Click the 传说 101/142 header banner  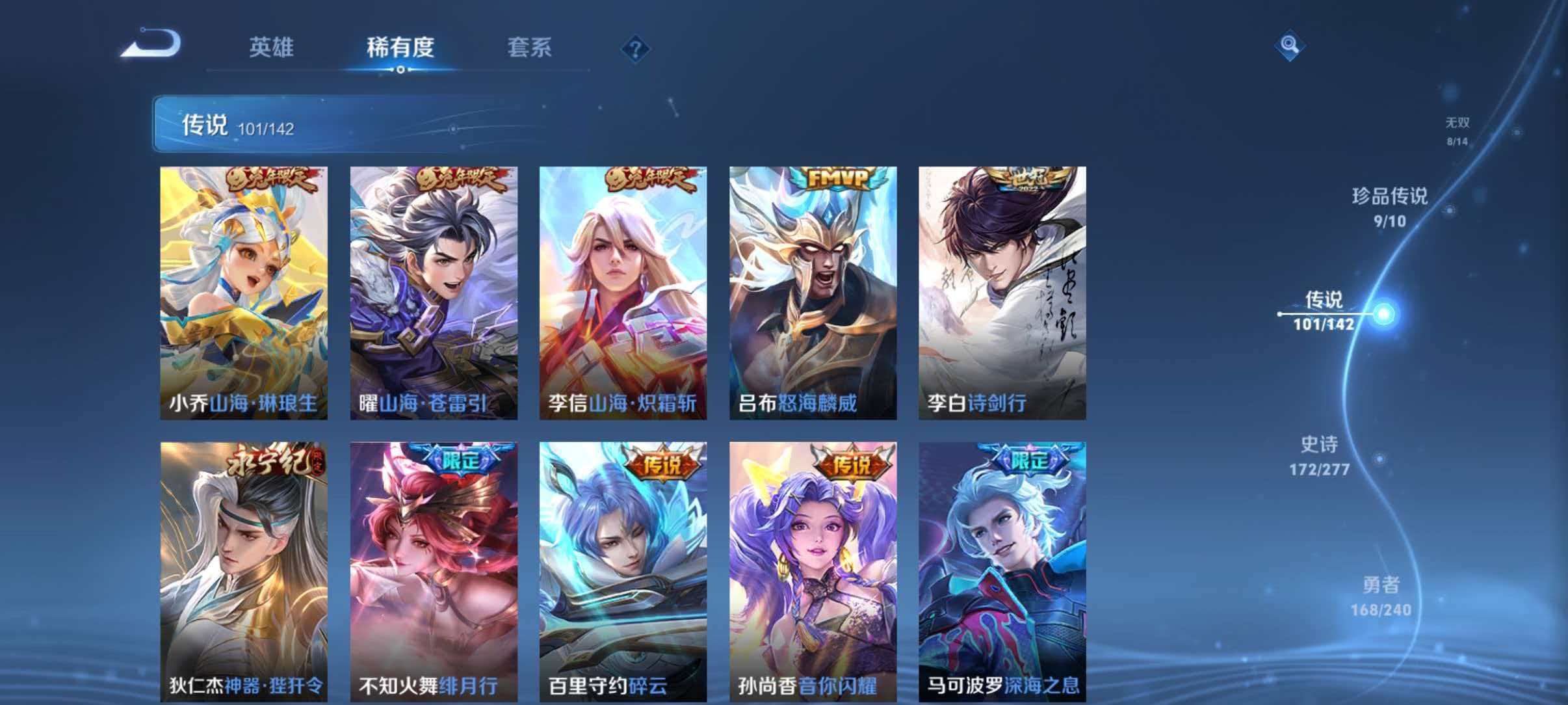click(260, 124)
